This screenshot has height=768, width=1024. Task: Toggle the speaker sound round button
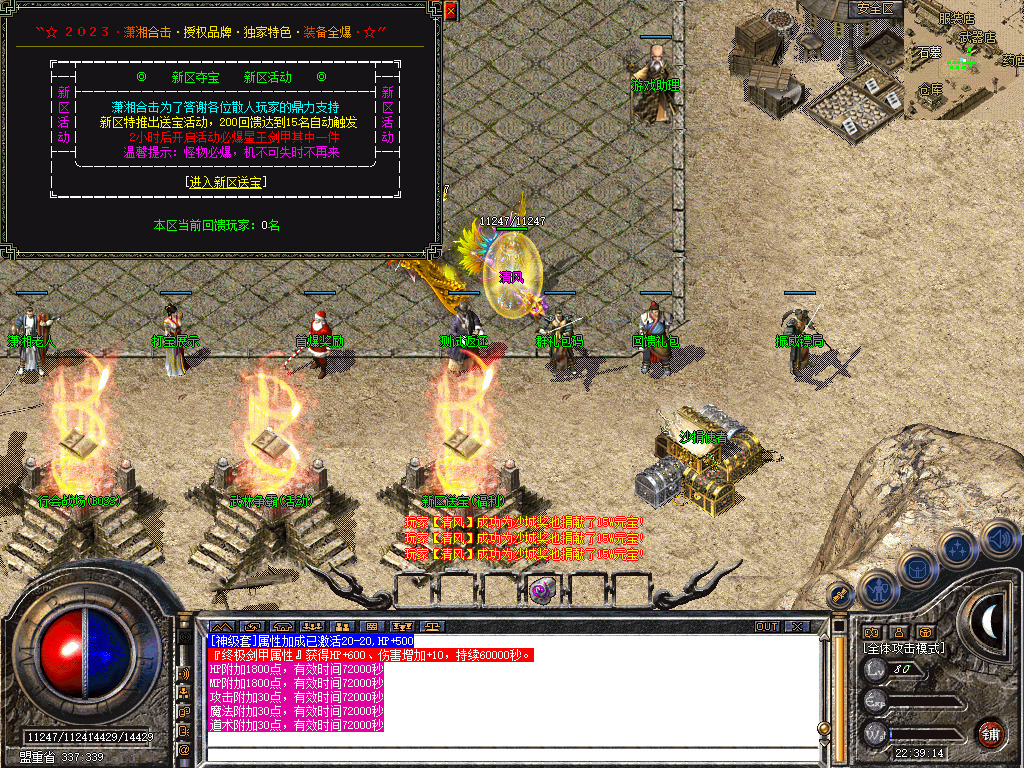click(x=998, y=539)
